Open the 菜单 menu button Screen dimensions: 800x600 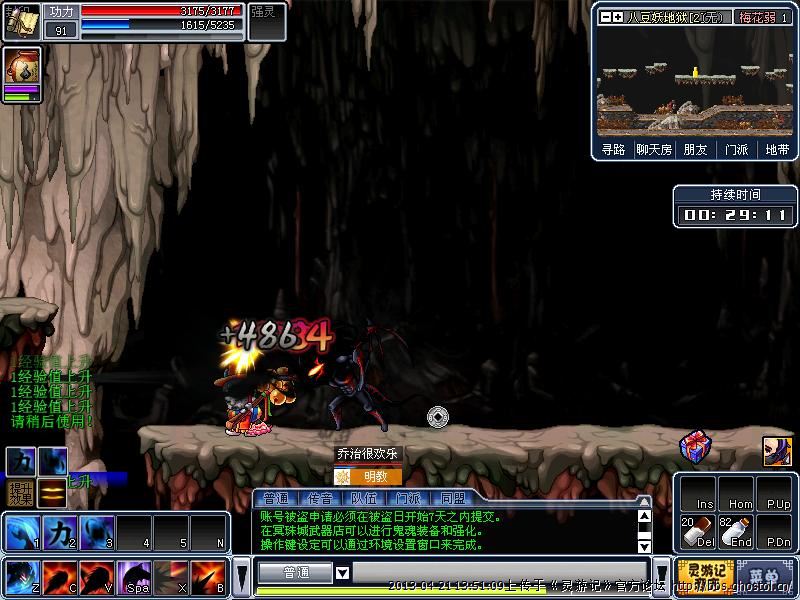click(x=764, y=575)
